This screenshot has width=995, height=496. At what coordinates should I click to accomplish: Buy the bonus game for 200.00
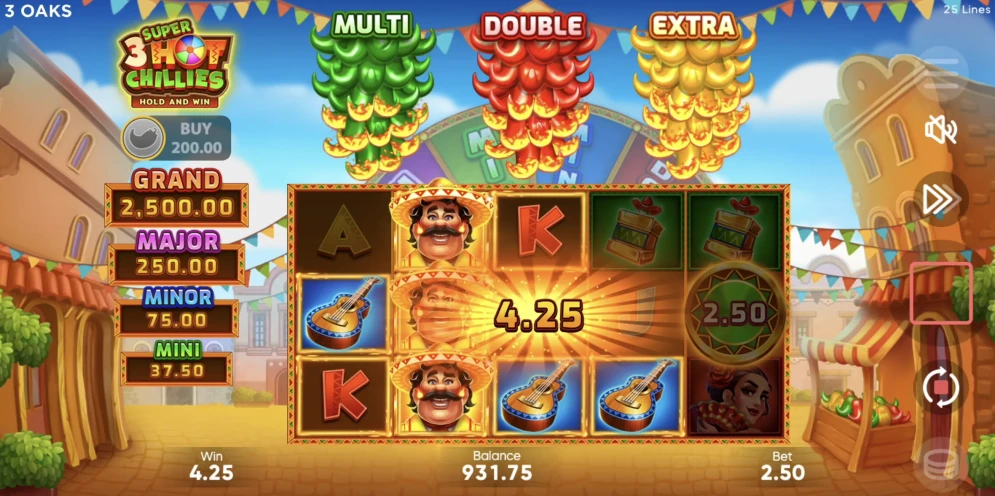point(176,138)
